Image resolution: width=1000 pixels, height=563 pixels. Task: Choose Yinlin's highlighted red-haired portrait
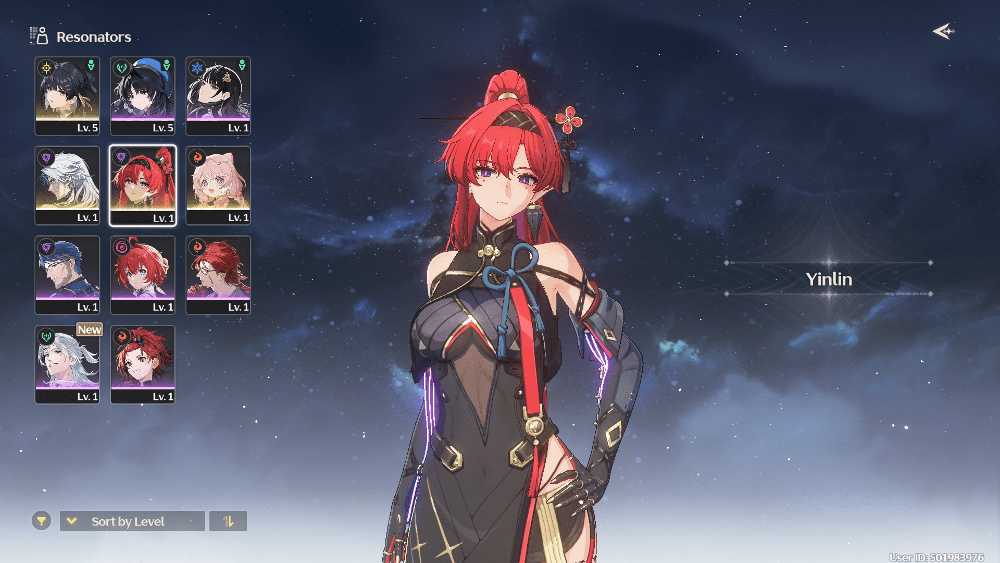(143, 185)
